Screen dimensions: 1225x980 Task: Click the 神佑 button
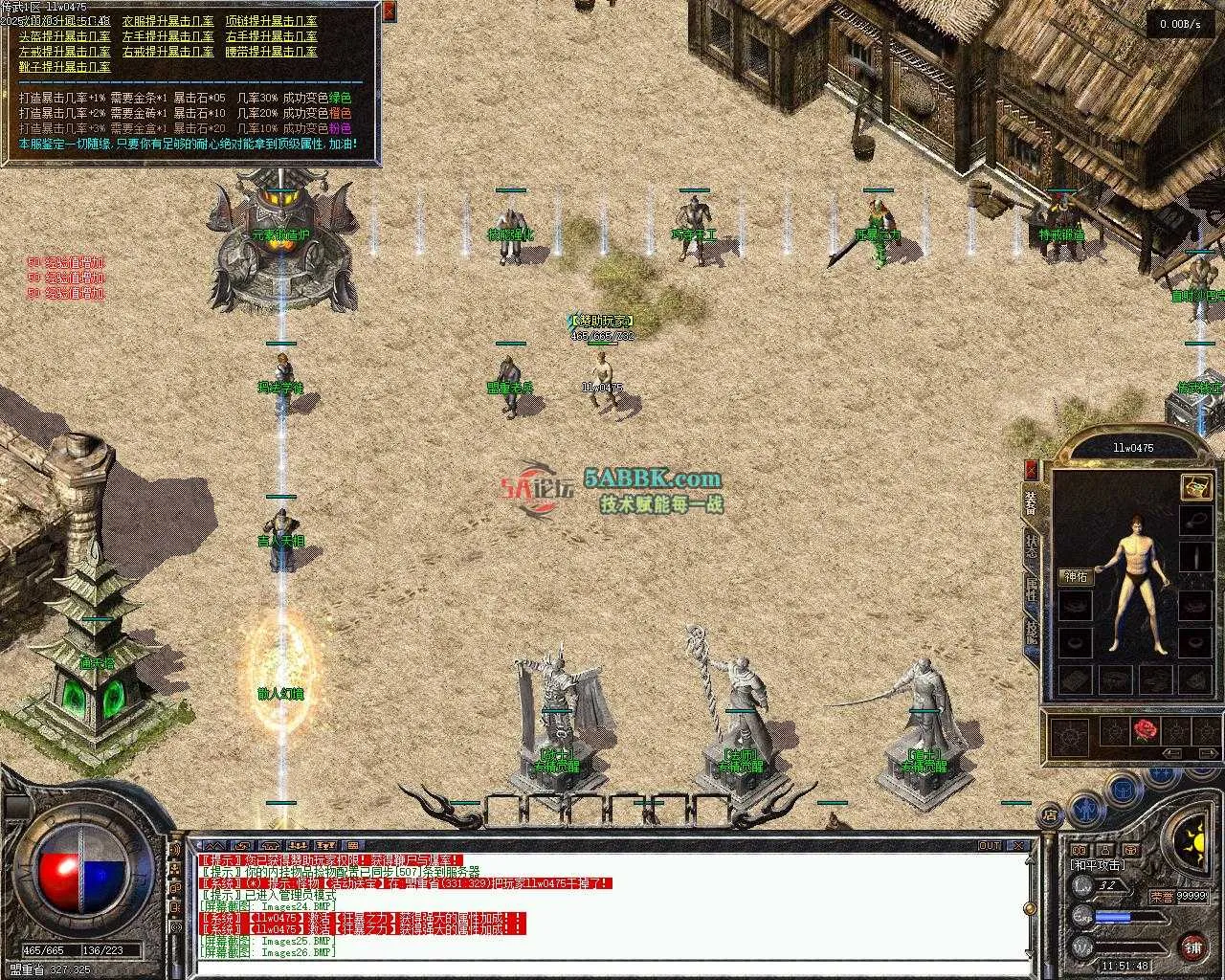[x=1076, y=577]
